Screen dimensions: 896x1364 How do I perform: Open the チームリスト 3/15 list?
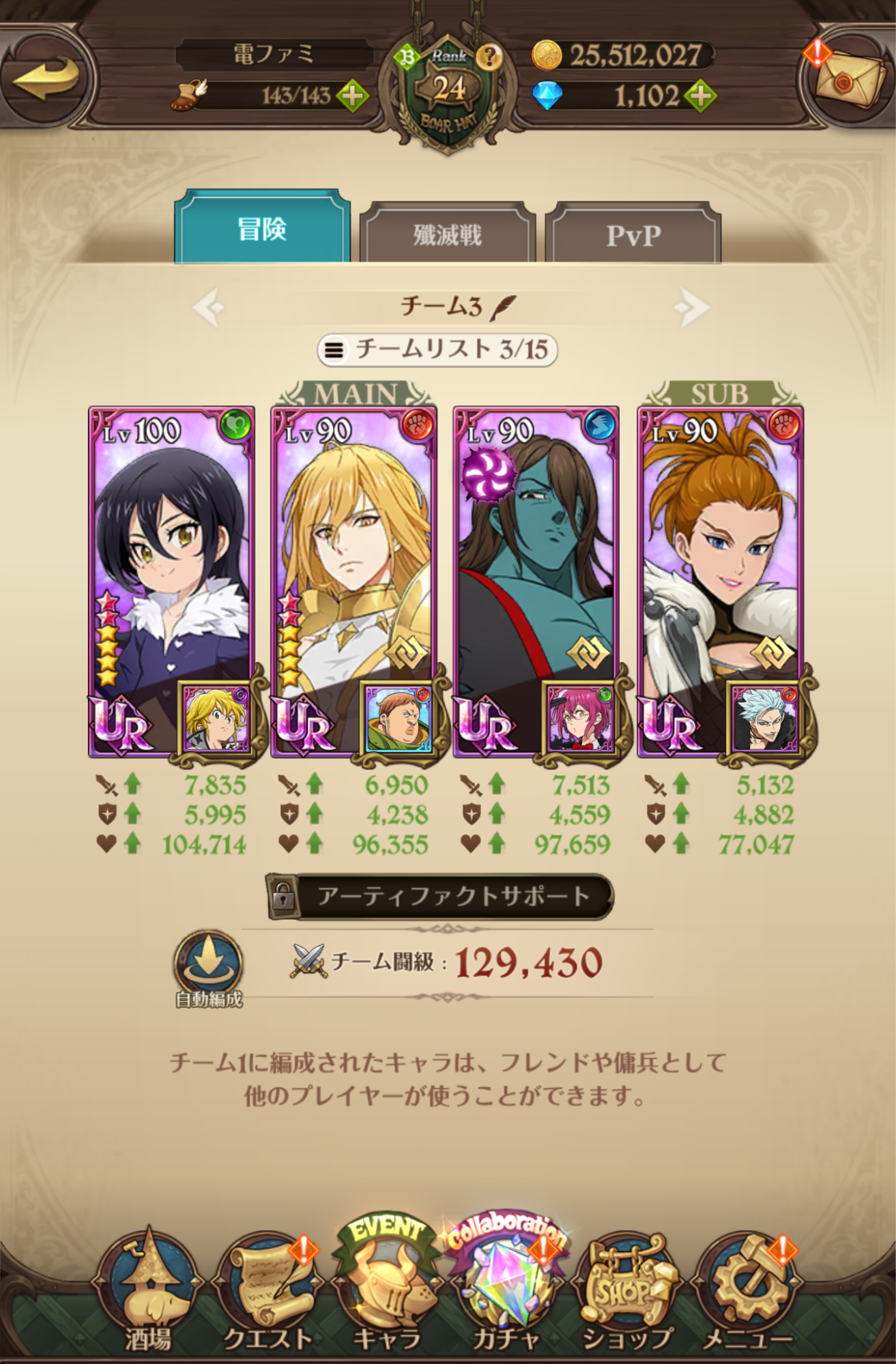[448, 349]
